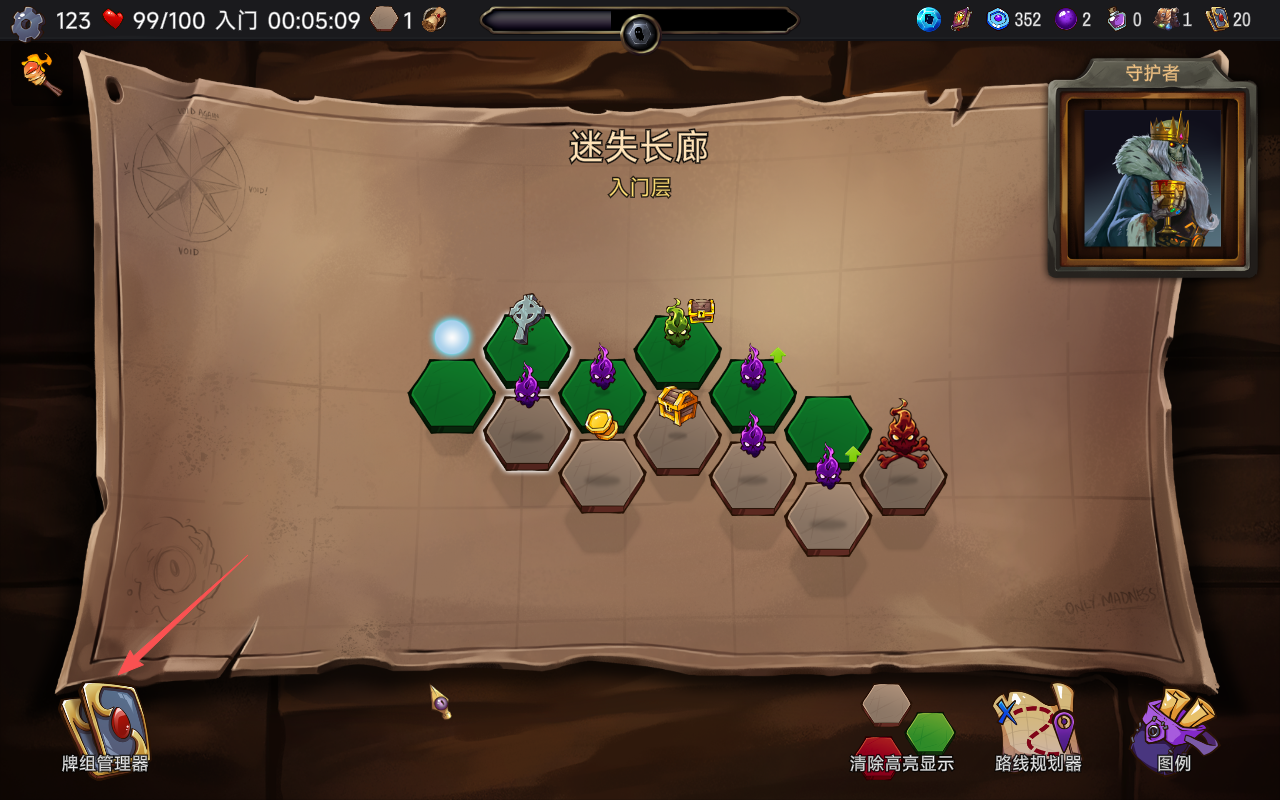Viewport: 1280px width, 800px height.
Task: Click the medallion on the progress bar
Action: tap(640, 33)
